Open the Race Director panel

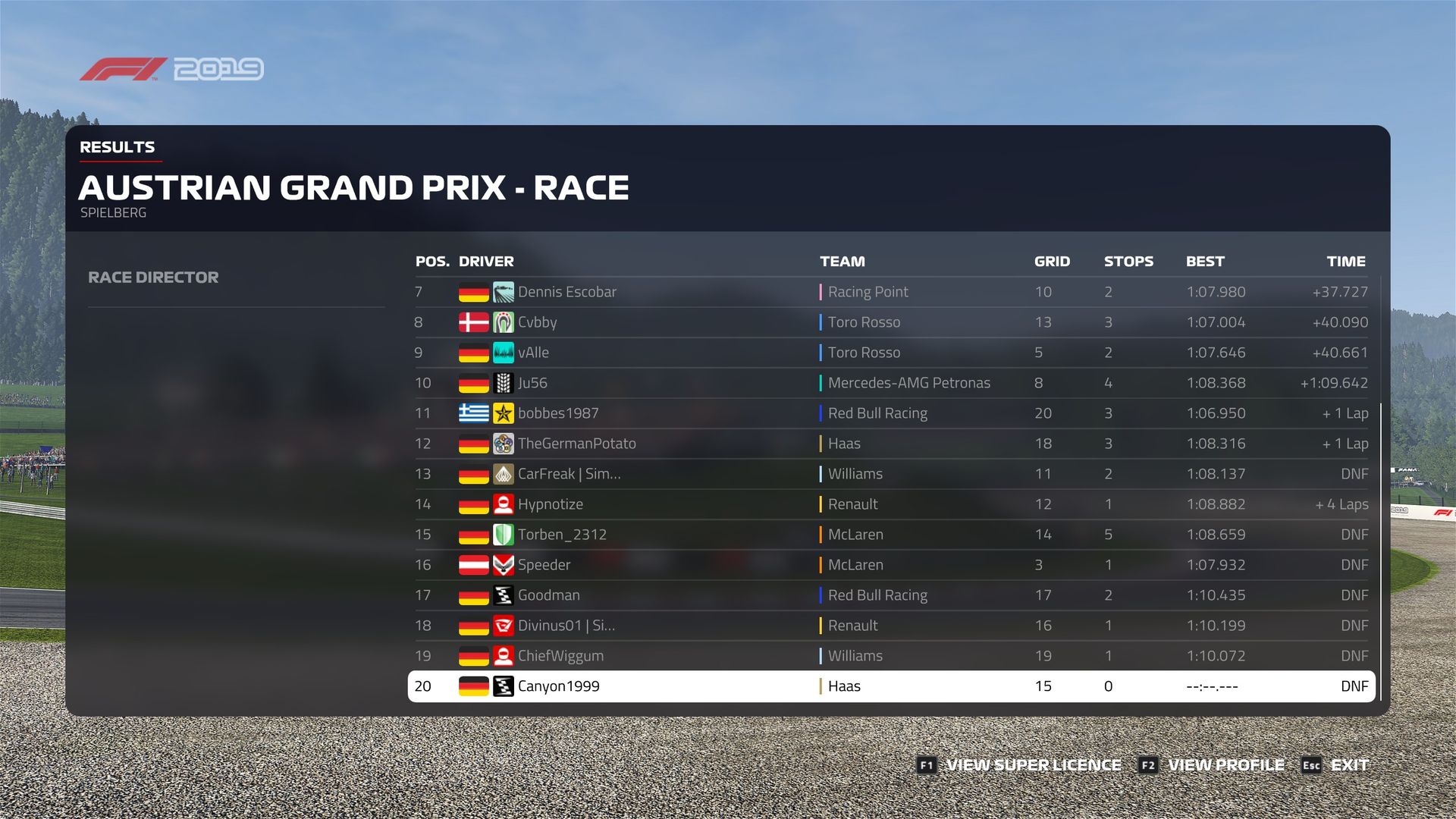point(153,278)
